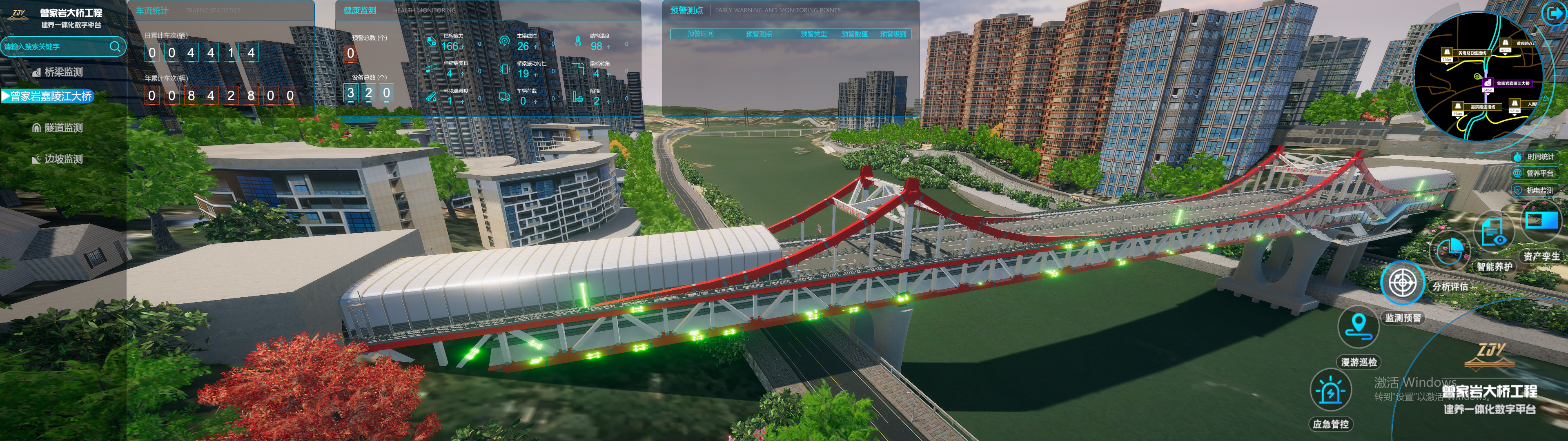Open the 时间统计 time statistics entry
This screenshot has width=1568, height=441.
tap(1535, 157)
